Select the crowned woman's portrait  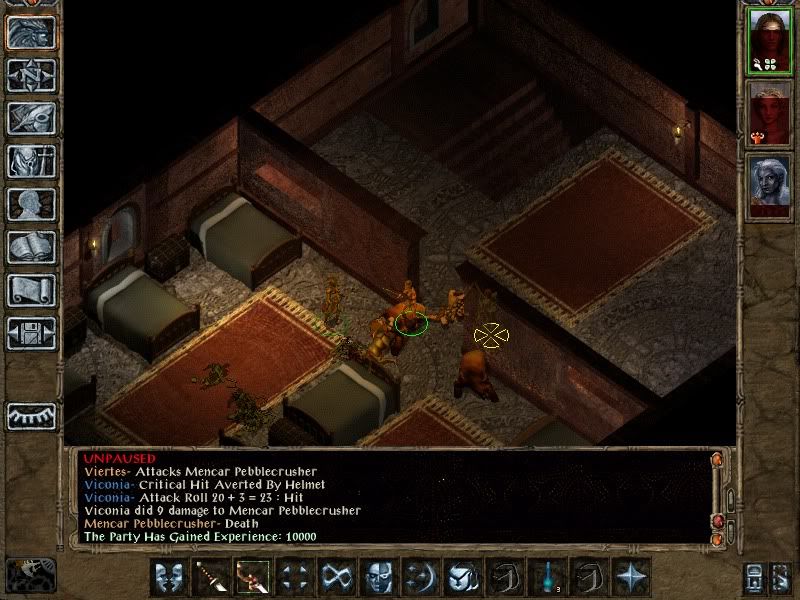tap(769, 112)
